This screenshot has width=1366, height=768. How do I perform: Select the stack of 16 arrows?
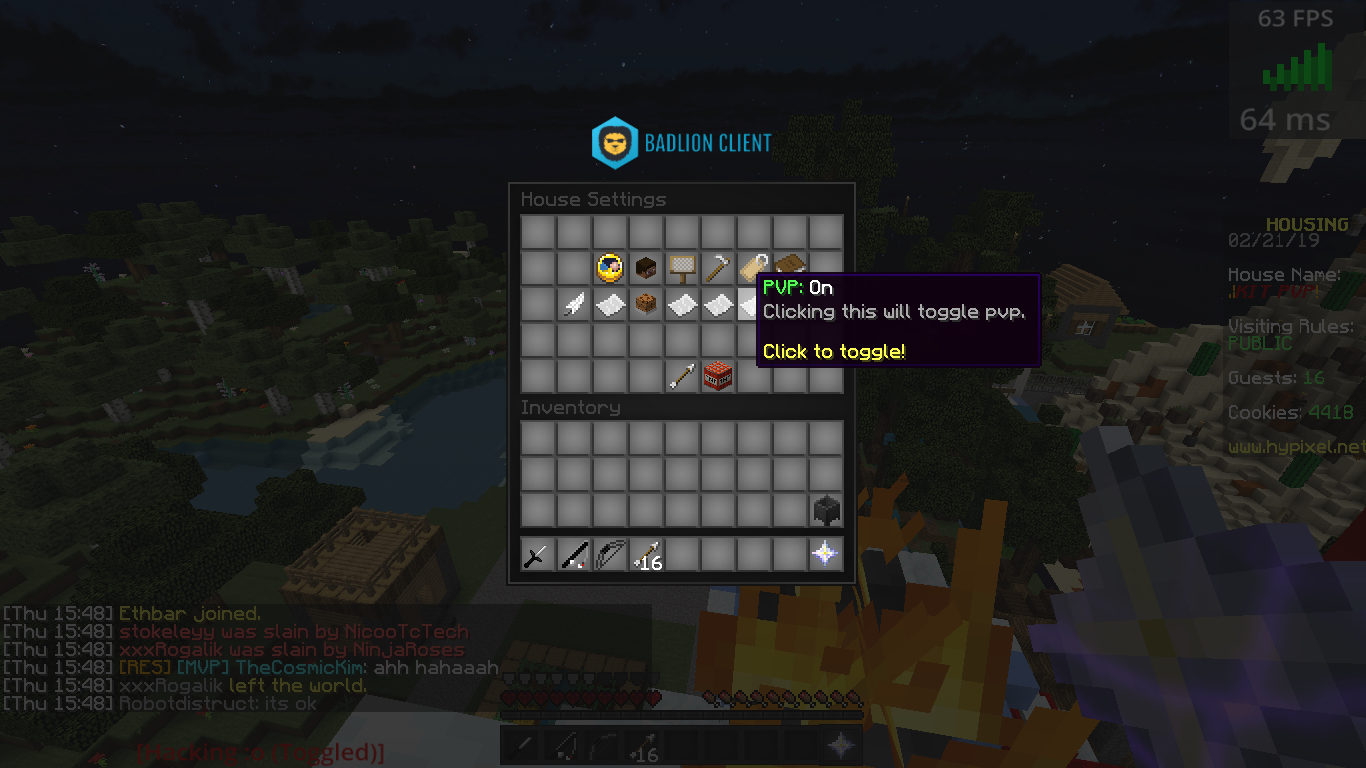coord(646,554)
